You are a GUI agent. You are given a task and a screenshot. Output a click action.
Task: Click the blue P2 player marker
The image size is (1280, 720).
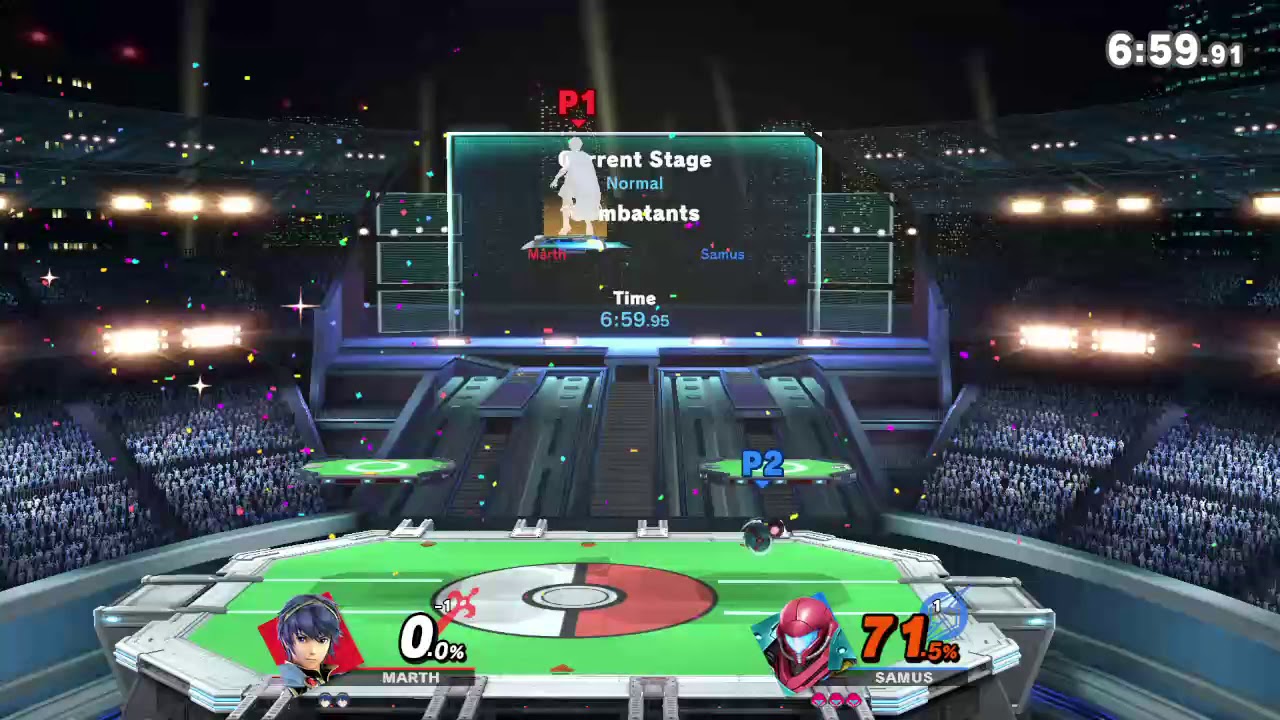pos(762,465)
